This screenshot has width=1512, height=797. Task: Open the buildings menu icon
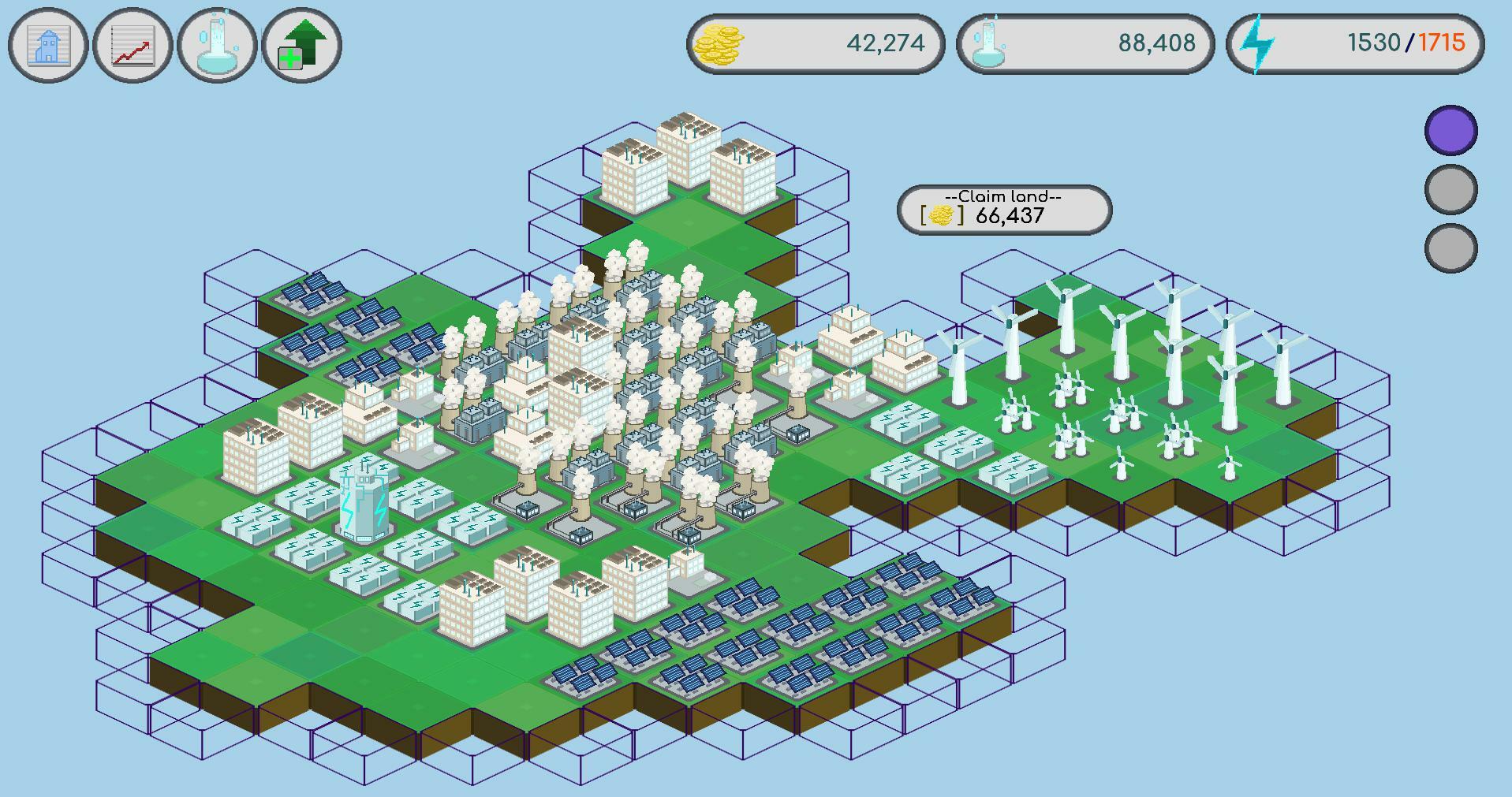click(x=47, y=46)
